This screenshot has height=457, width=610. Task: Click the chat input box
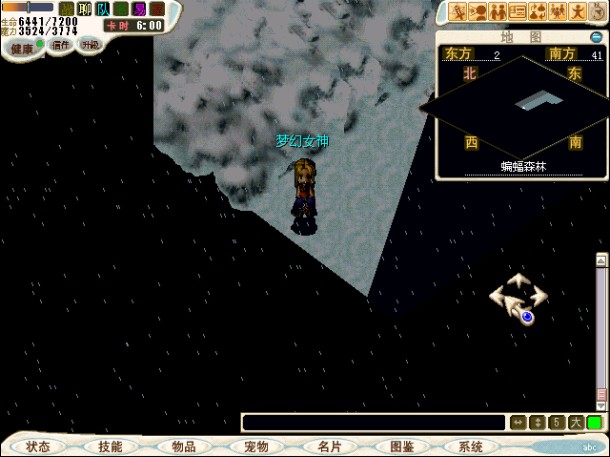[372, 423]
